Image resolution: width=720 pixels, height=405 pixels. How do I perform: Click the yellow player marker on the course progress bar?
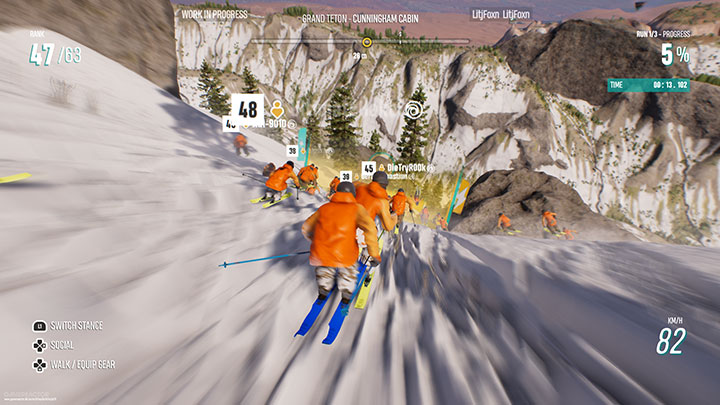click(x=367, y=42)
